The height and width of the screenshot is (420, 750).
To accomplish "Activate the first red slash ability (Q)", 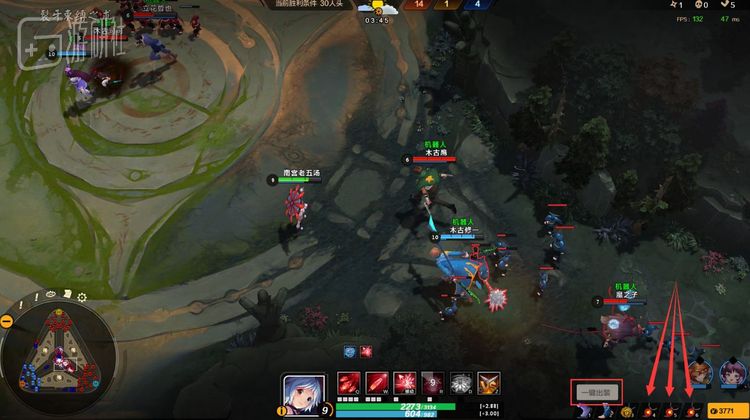I will tap(349, 383).
